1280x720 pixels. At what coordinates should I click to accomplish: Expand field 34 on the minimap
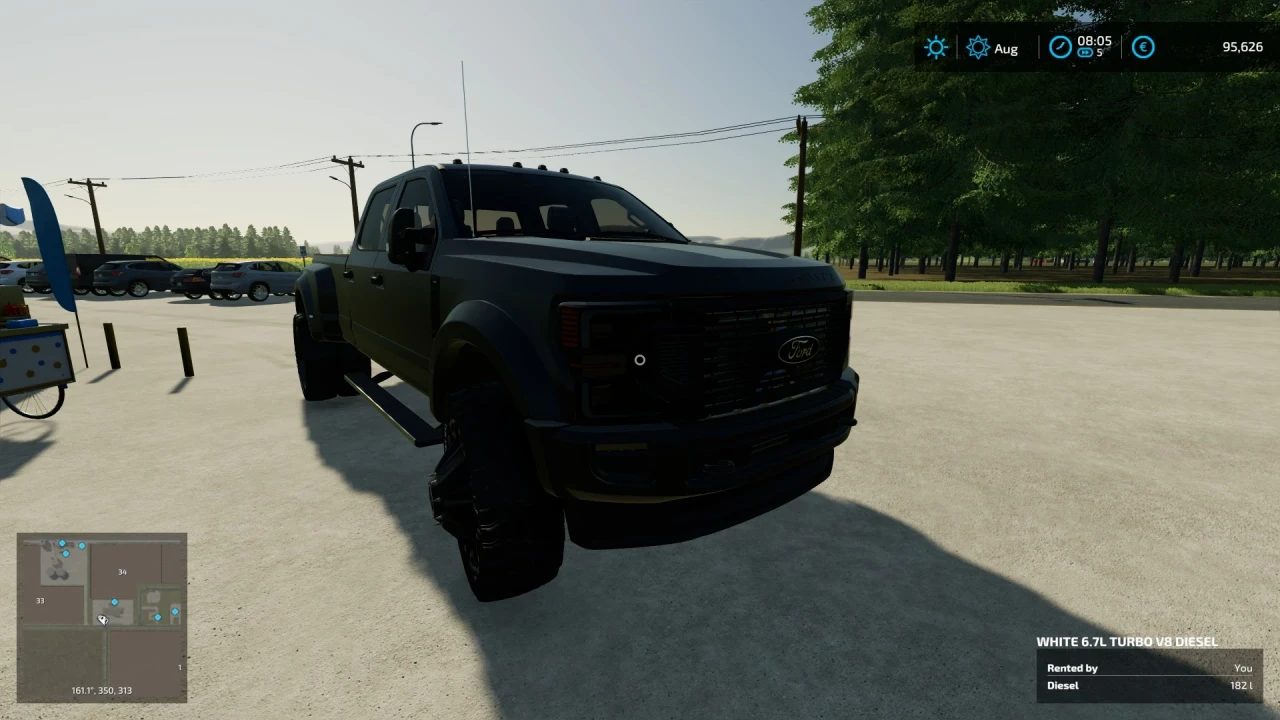click(122, 571)
